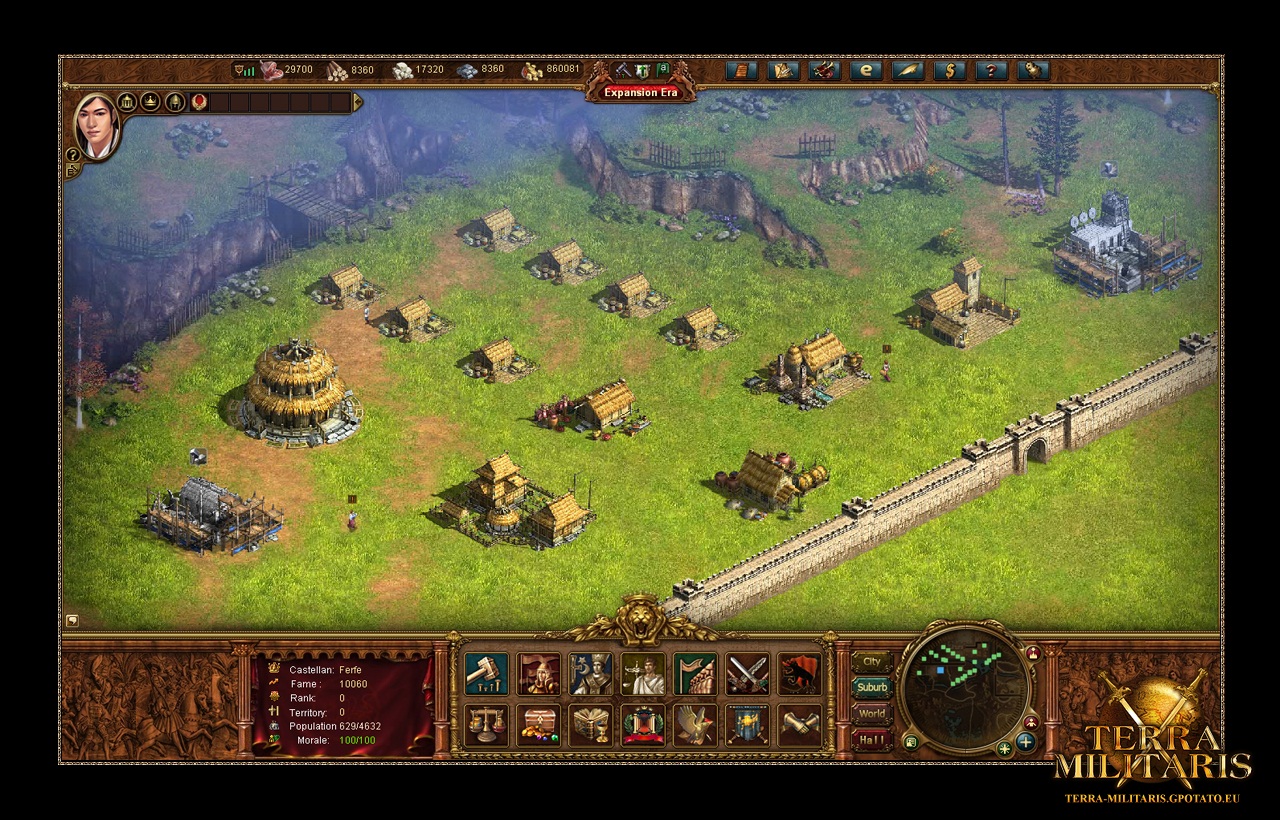Open the treasure chest icon
Screen dimensions: 1280x820
[x=538, y=725]
